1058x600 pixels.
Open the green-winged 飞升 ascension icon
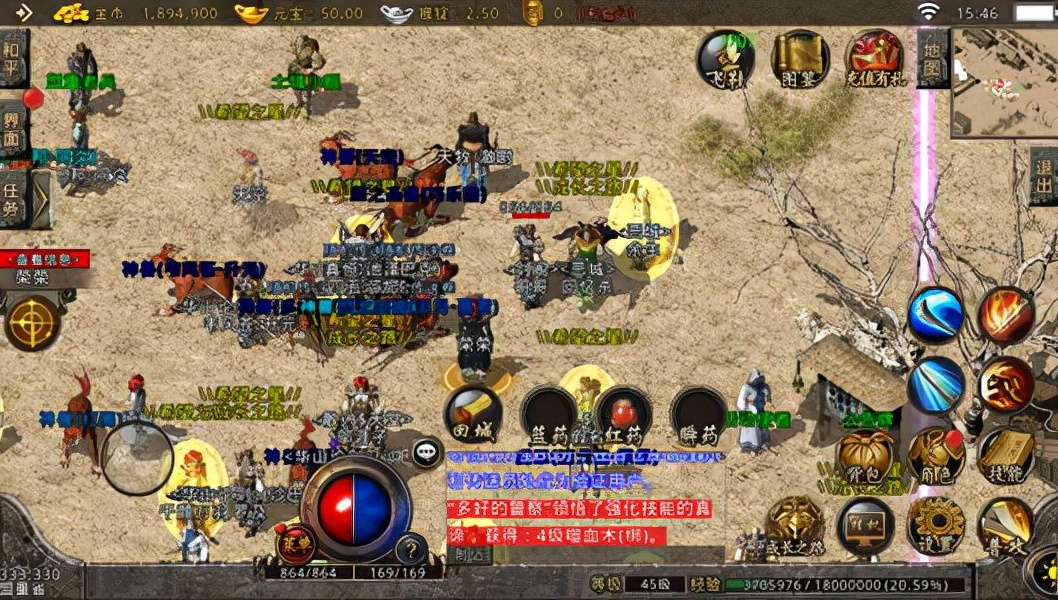point(725,59)
